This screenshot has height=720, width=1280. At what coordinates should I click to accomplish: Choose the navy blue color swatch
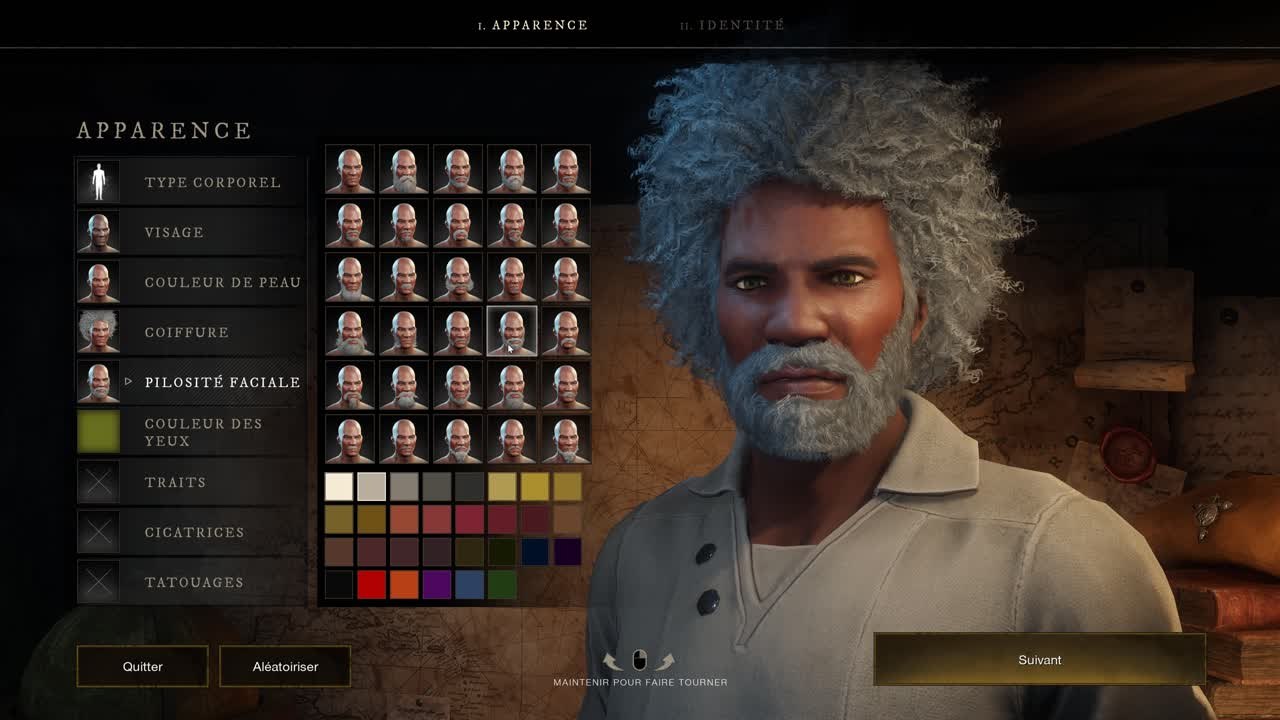click(x=535, y=552)
